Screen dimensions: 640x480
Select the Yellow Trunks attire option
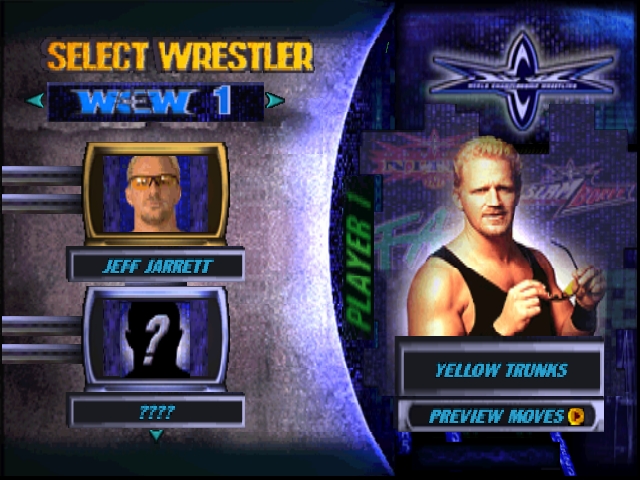500,370
